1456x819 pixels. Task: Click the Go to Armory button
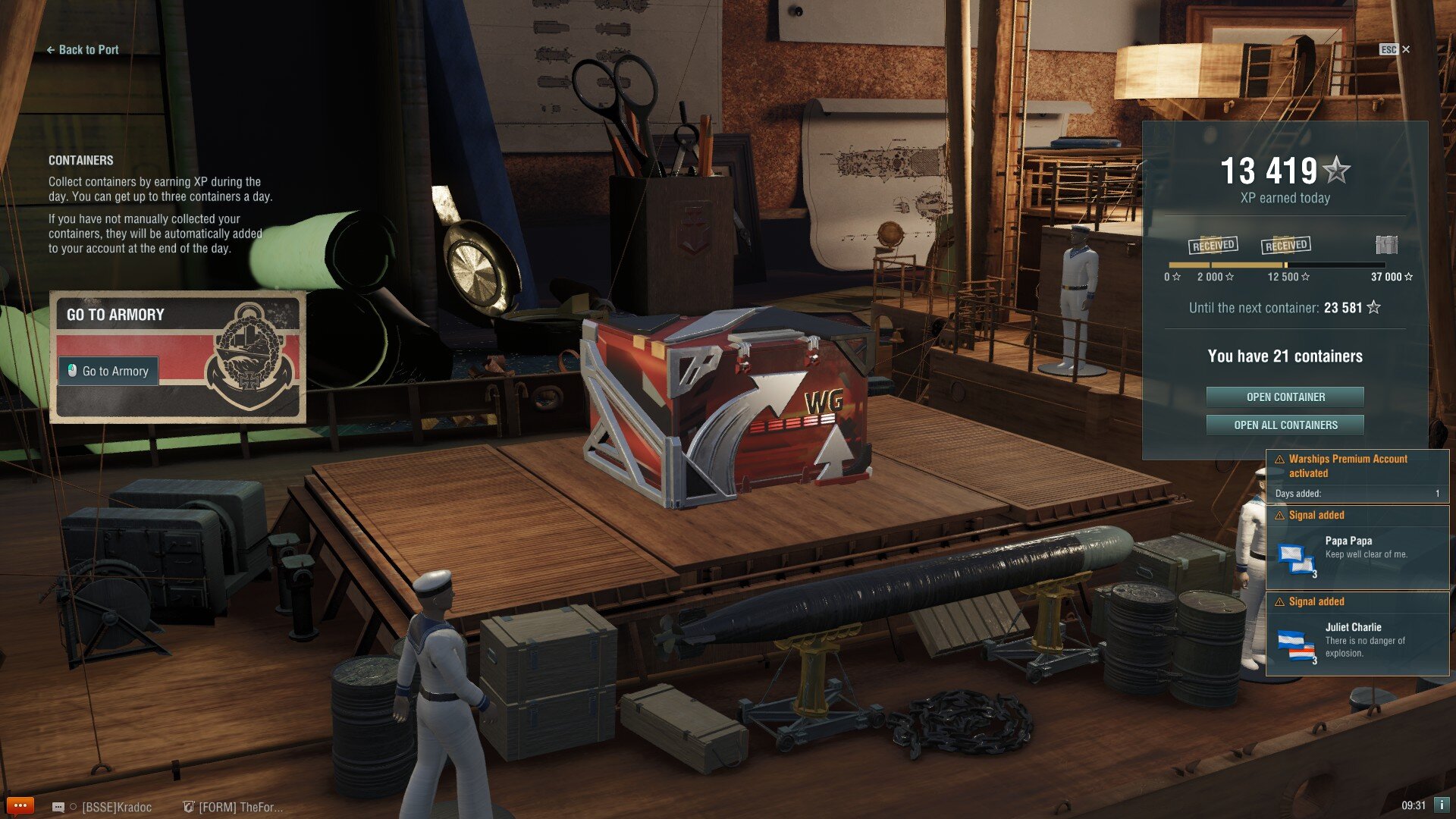pos(108,371)
